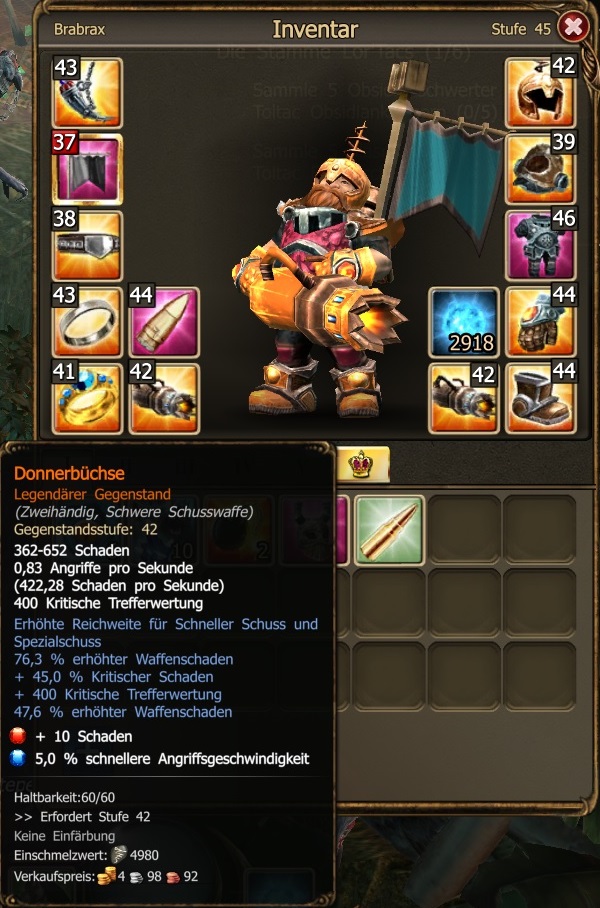Click the level 43 silver ring slot
Screen dimensions: 600x908
pos(87,322)
